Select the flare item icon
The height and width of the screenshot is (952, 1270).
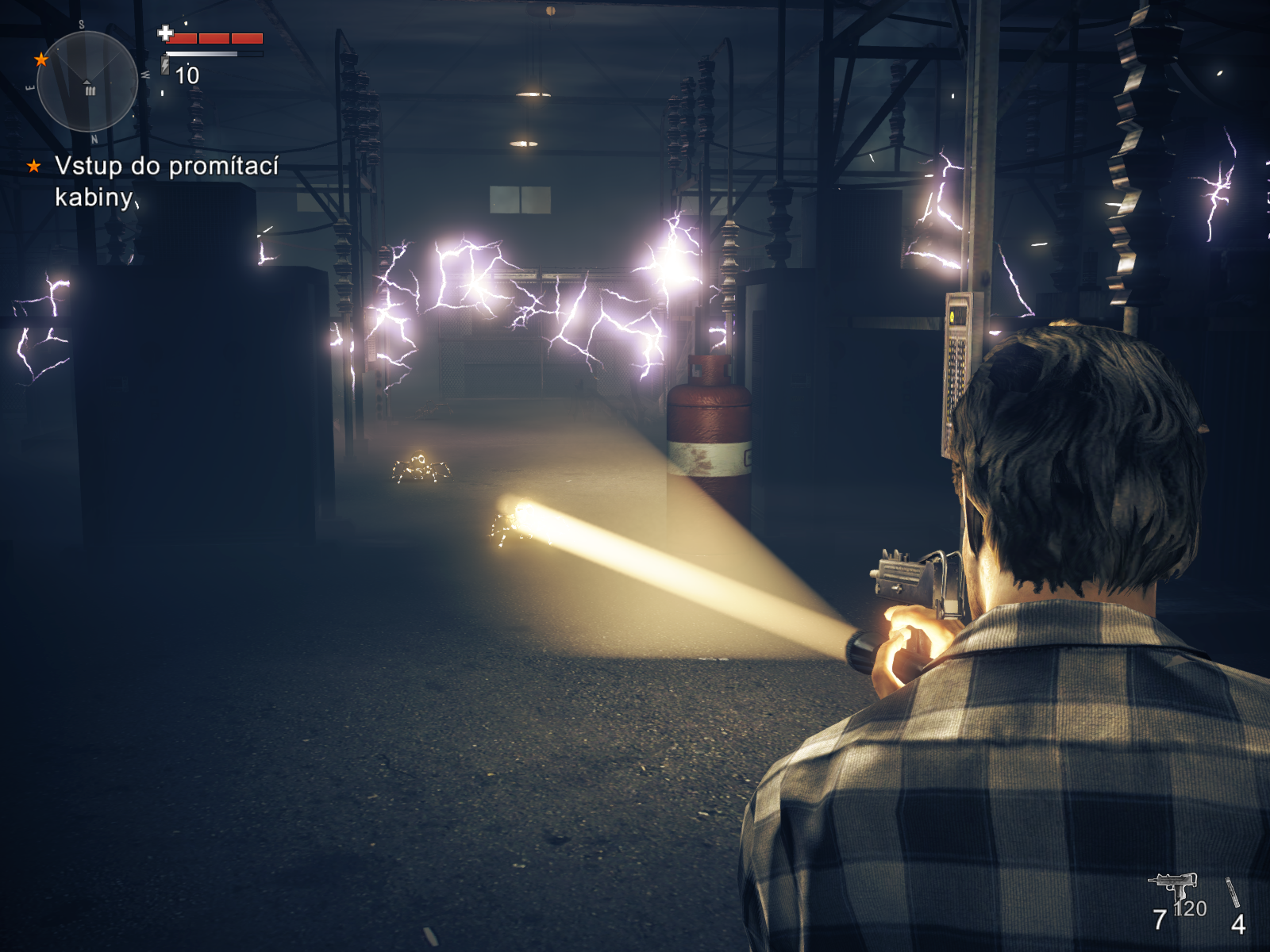(x=1233, y=892)
